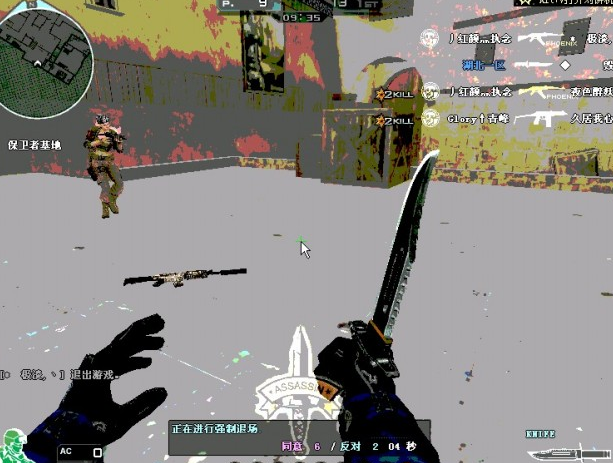This screenshot has width=613, height=463.
Task: Click the 退出游戏 chat message
Action: click(x=60, y=374)
